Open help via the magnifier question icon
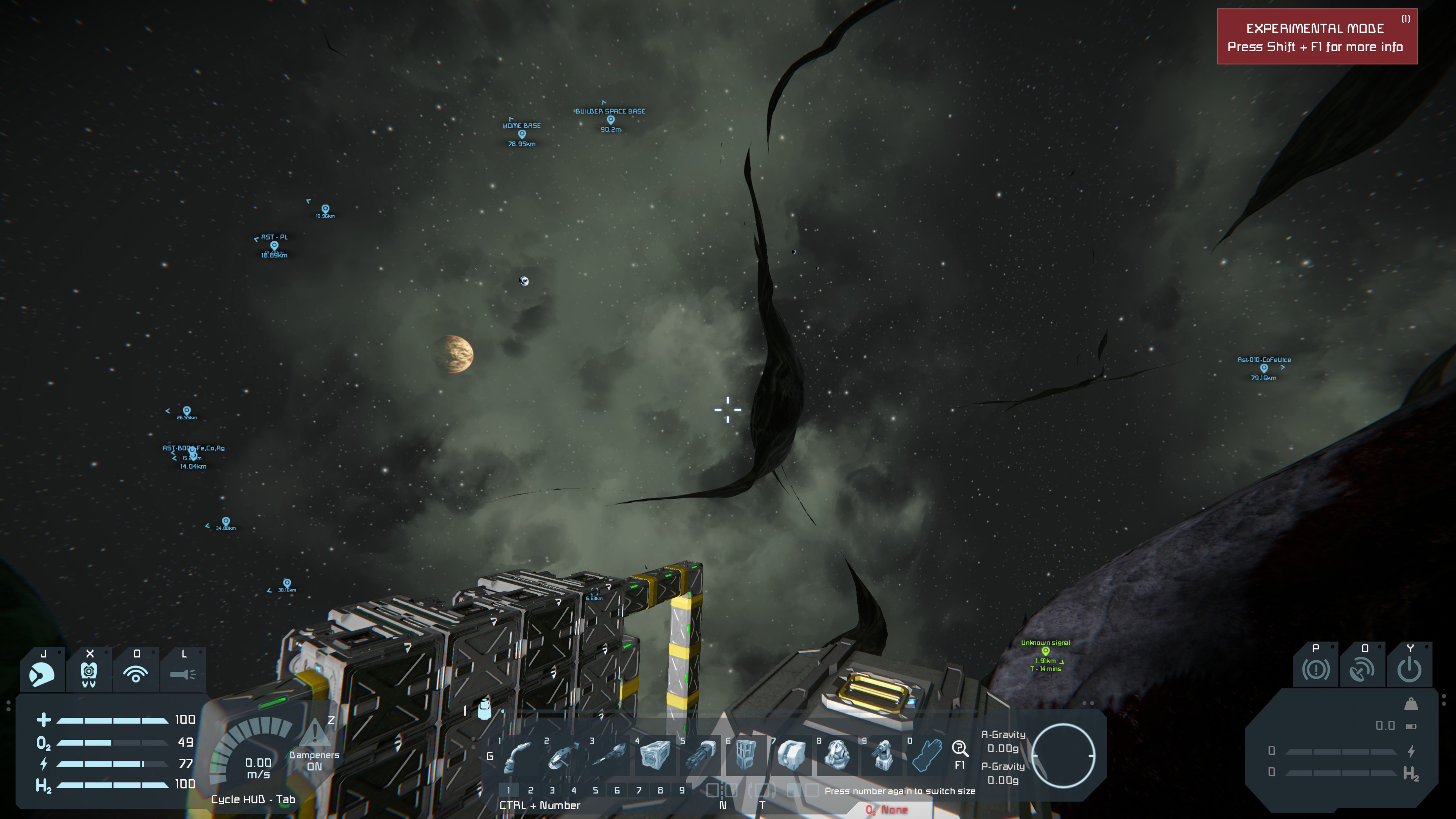The height and width of the screenshot is (819, 1456). coord(960,749)
